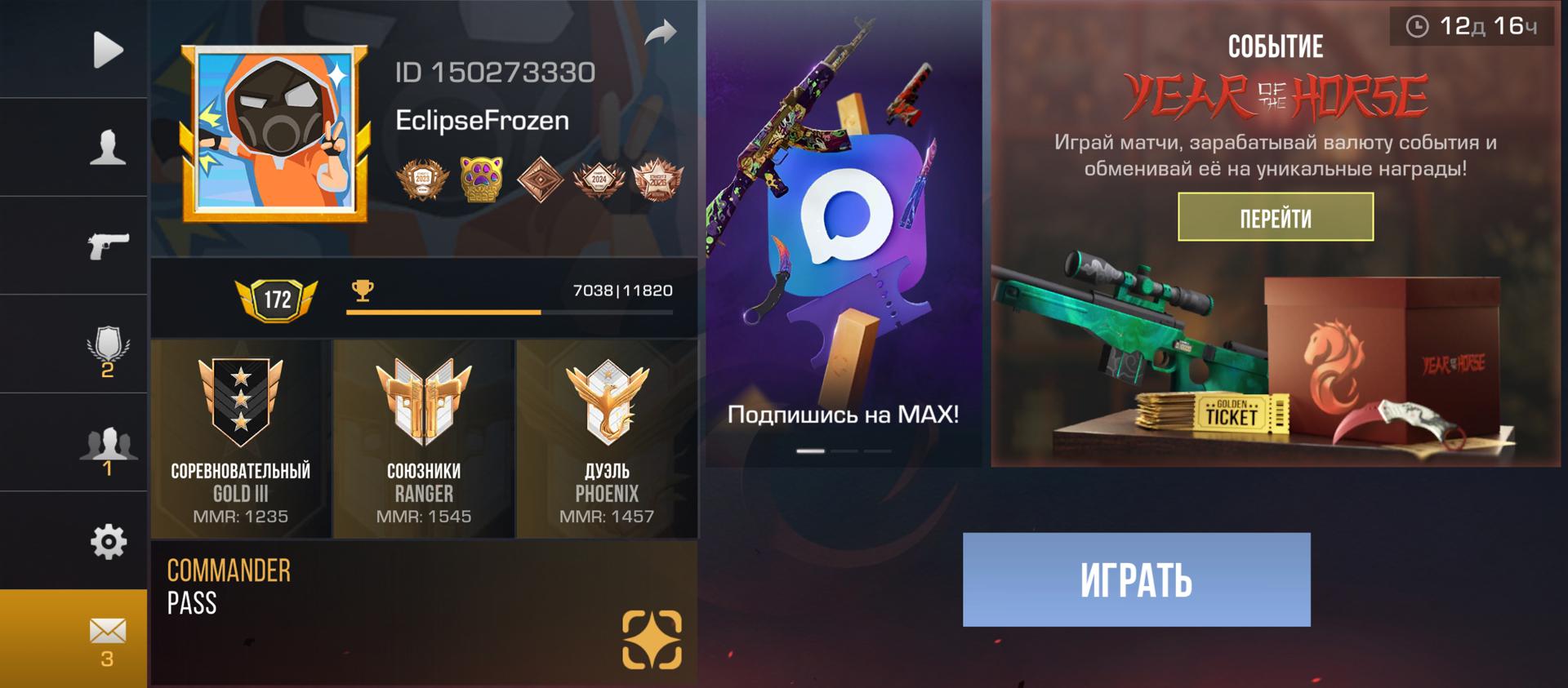
Task: Open the pistol weapons inventory tab
Action: click(107, 245)
